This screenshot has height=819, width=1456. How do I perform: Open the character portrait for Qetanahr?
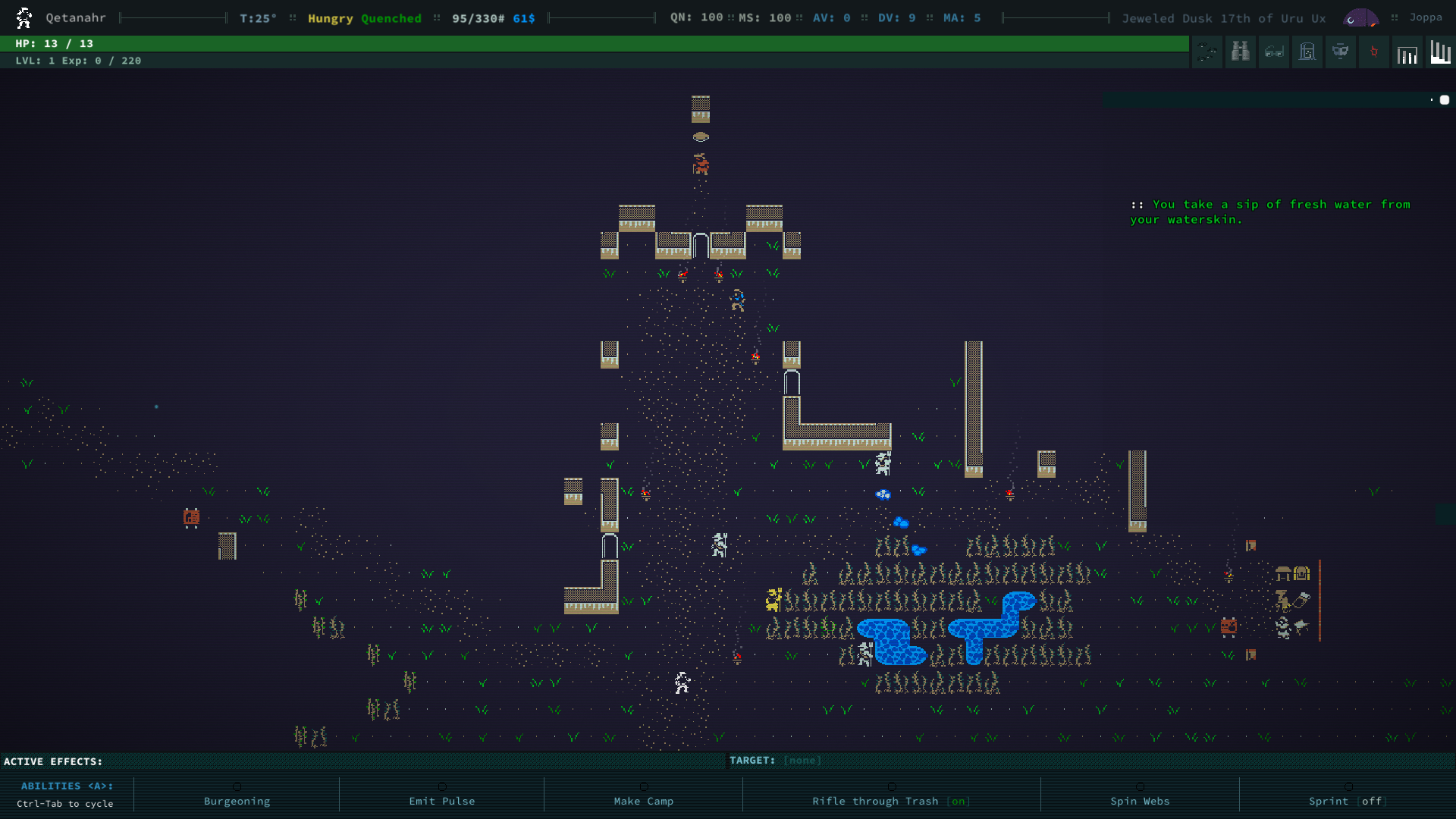(x=24, y=17)
